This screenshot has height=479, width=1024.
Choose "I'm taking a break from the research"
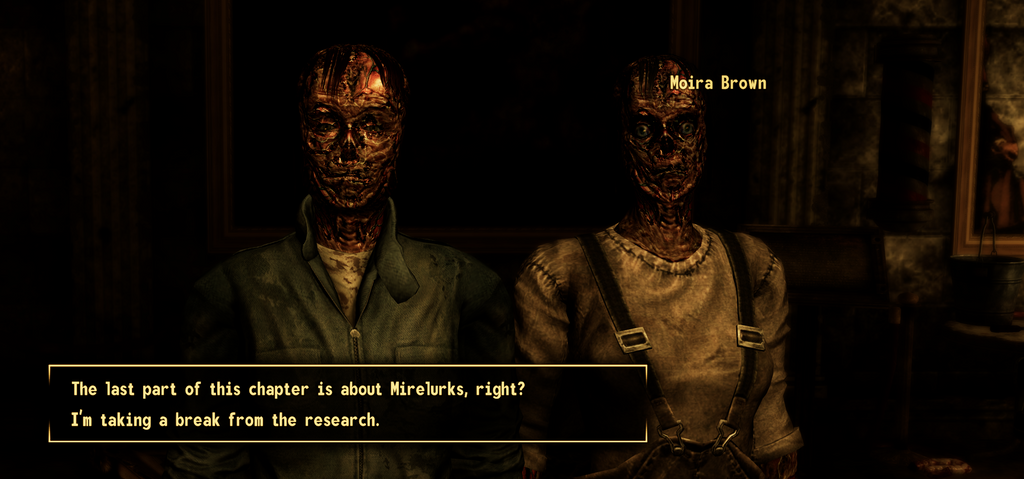[225, 420]
